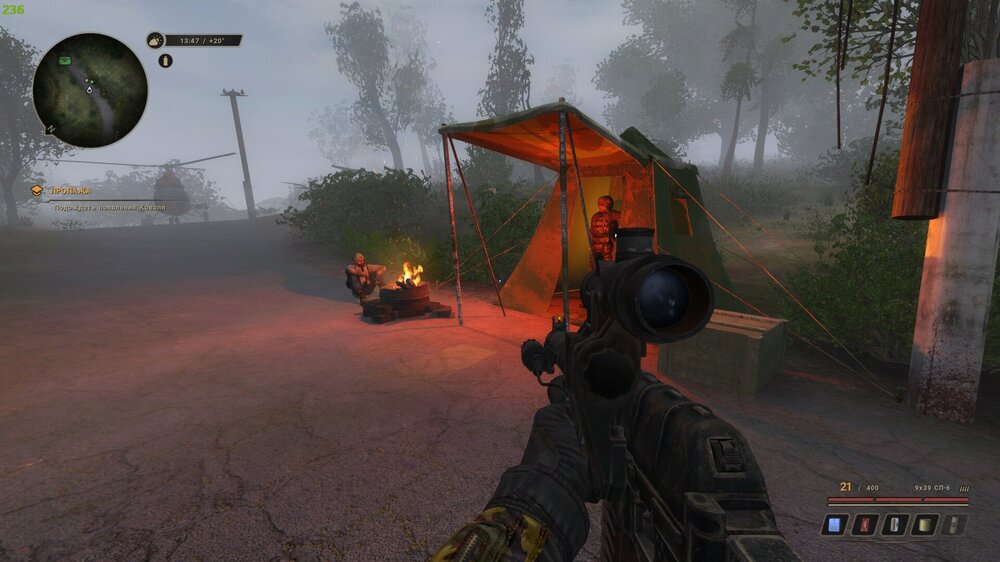
Task: Select the dimmed last quick slot
Action: (x=955, y=524)
